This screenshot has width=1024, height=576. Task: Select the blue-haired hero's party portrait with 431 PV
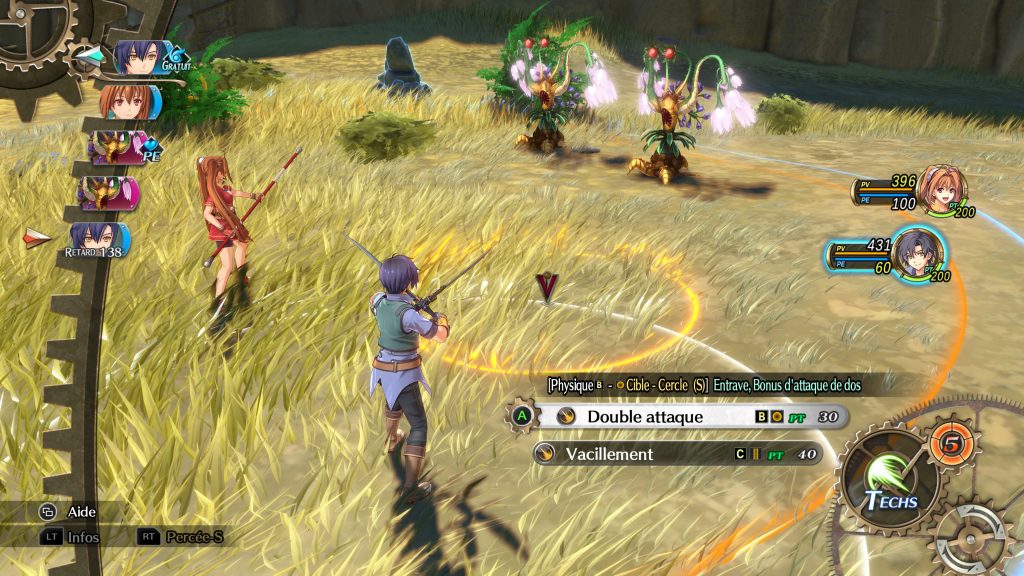click(x=915, y=253)
